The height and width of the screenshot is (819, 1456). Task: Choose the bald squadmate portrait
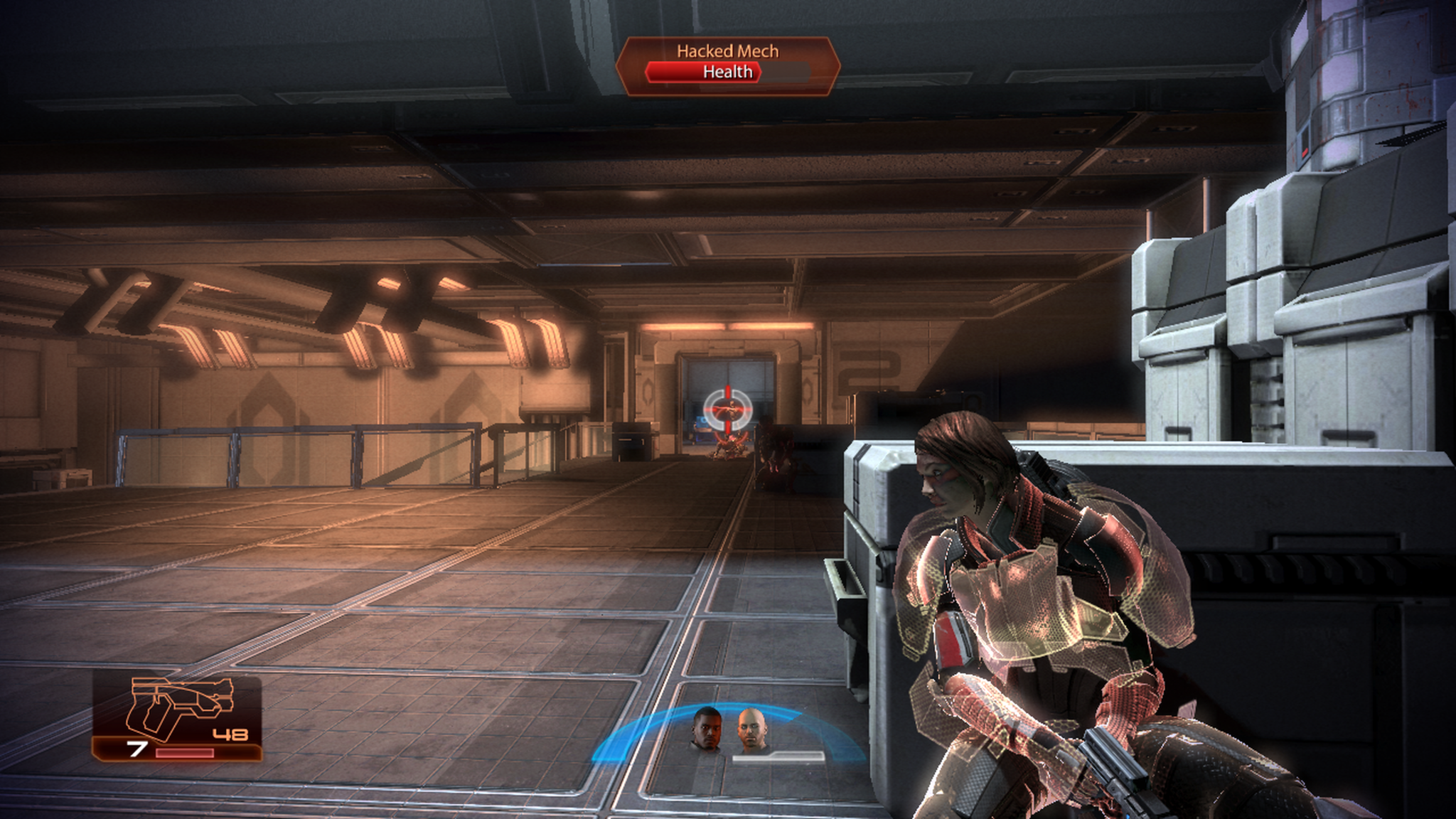(x=751, y=730)
